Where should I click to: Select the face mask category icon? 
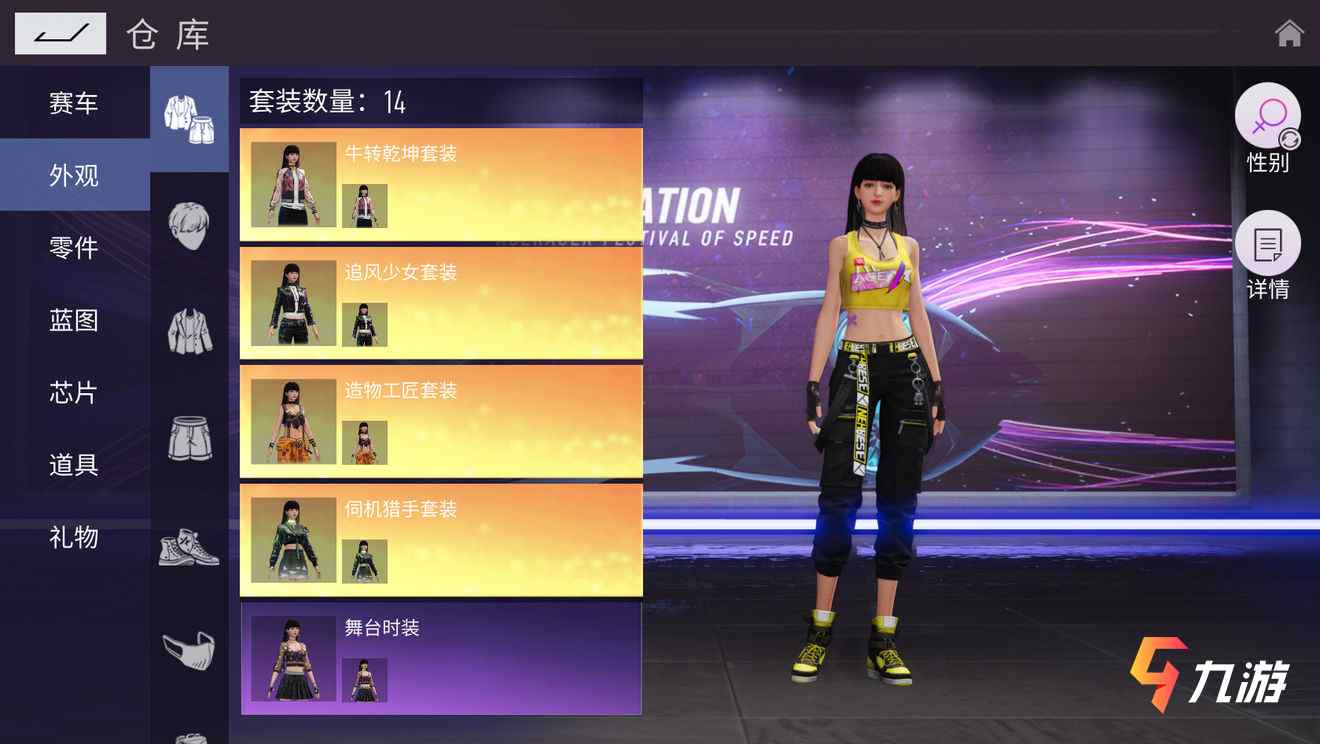(x=190, y=651)
